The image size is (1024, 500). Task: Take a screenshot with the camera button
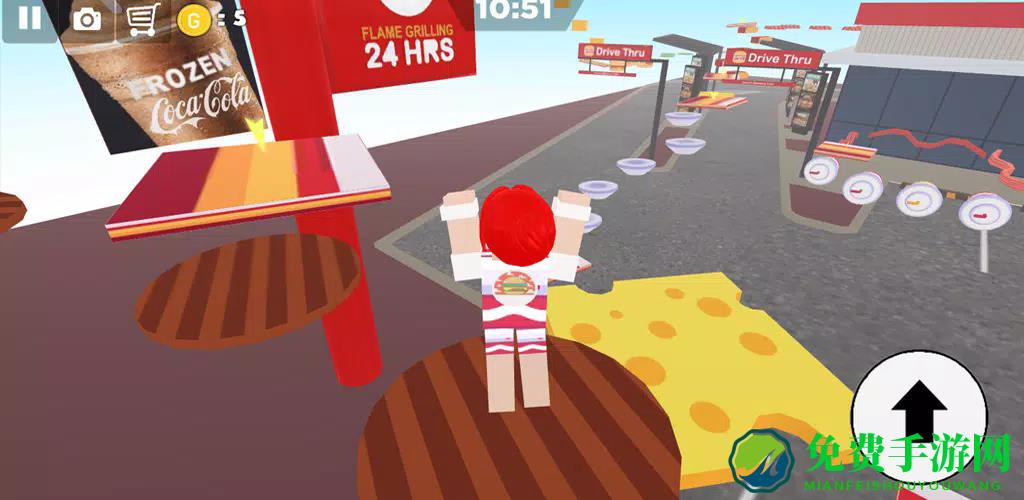pyautogui.click(x=87, y=18)
